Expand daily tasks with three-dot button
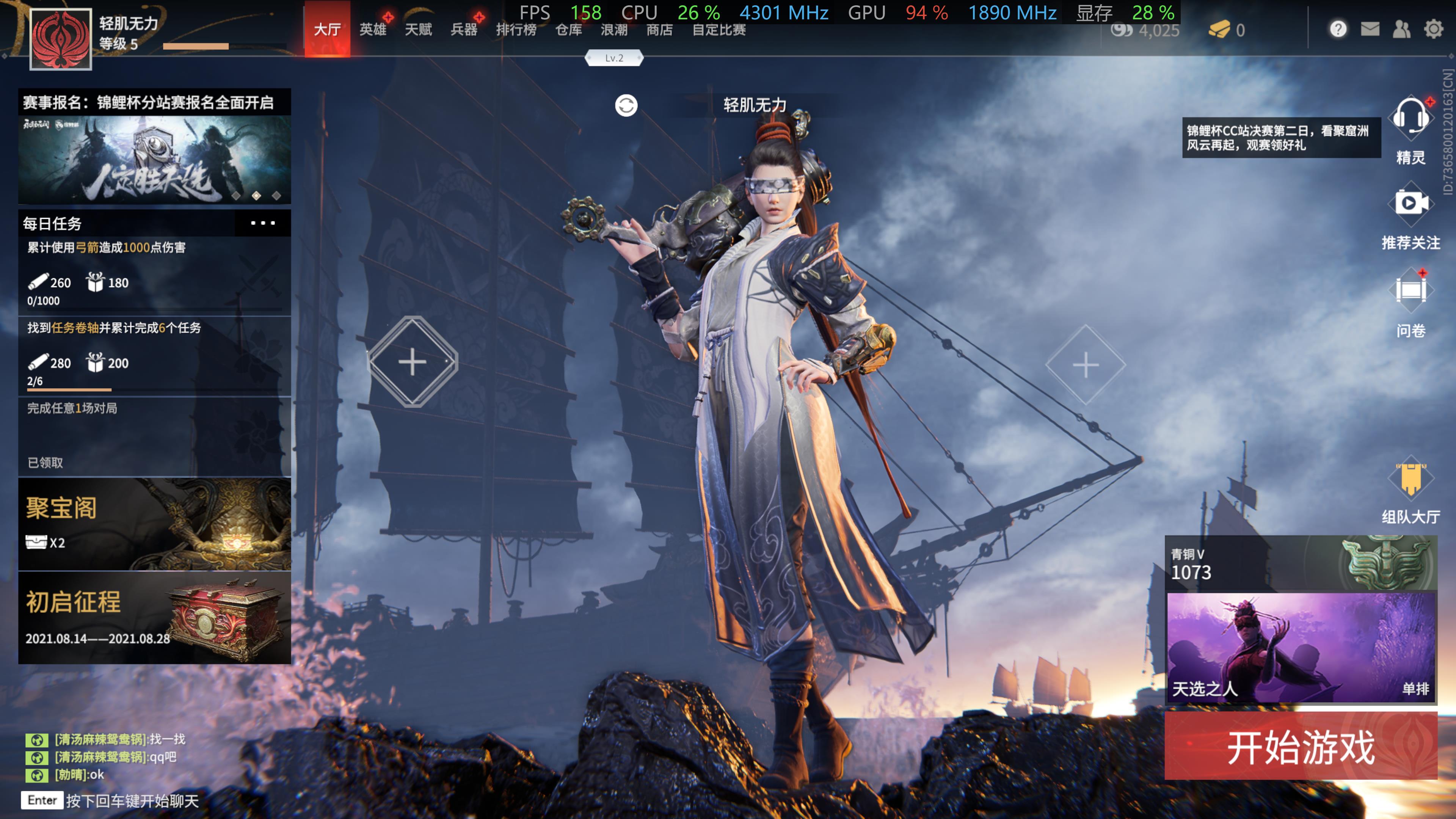Viewport: 1456px width, 819px height. coord(263,223)
